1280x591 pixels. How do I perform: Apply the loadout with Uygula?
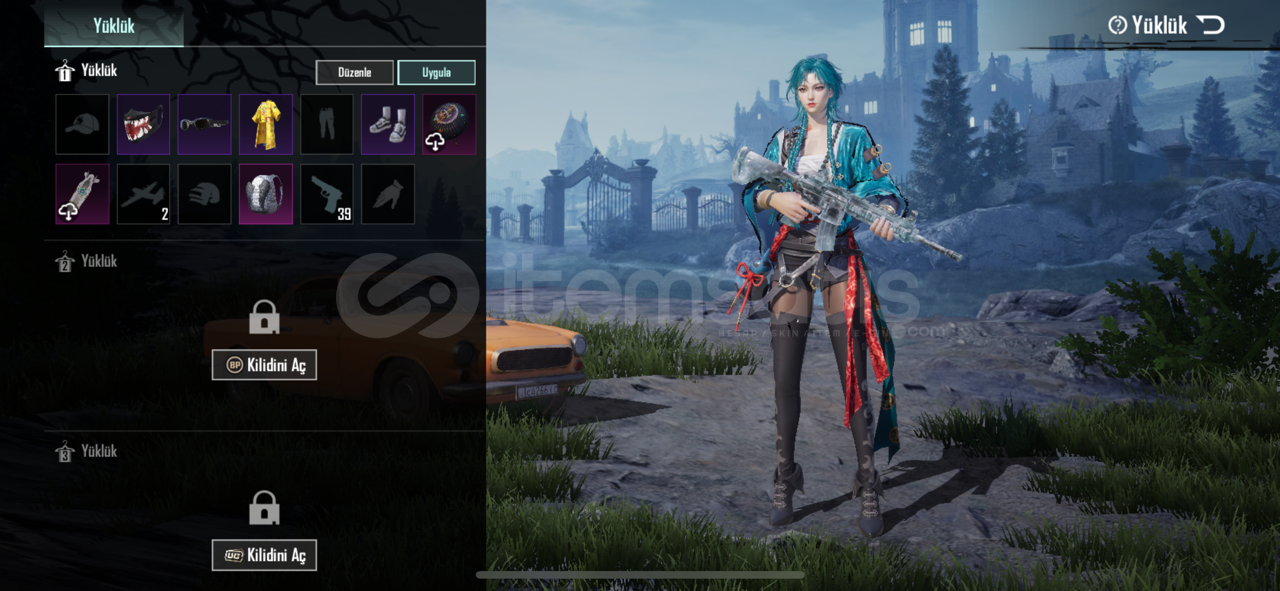(436, 73)
